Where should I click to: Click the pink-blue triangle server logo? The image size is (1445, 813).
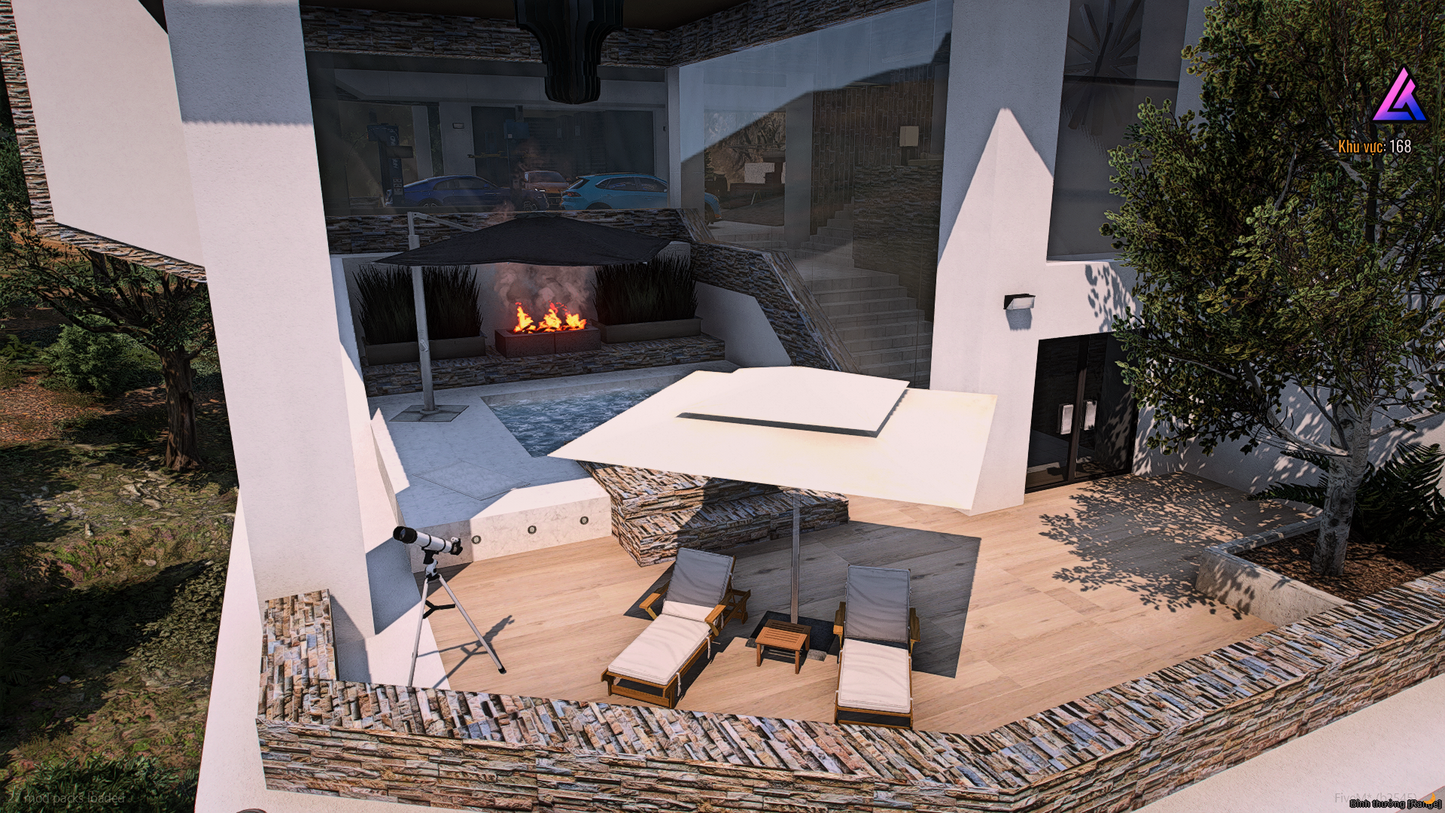pos(1398,97)
